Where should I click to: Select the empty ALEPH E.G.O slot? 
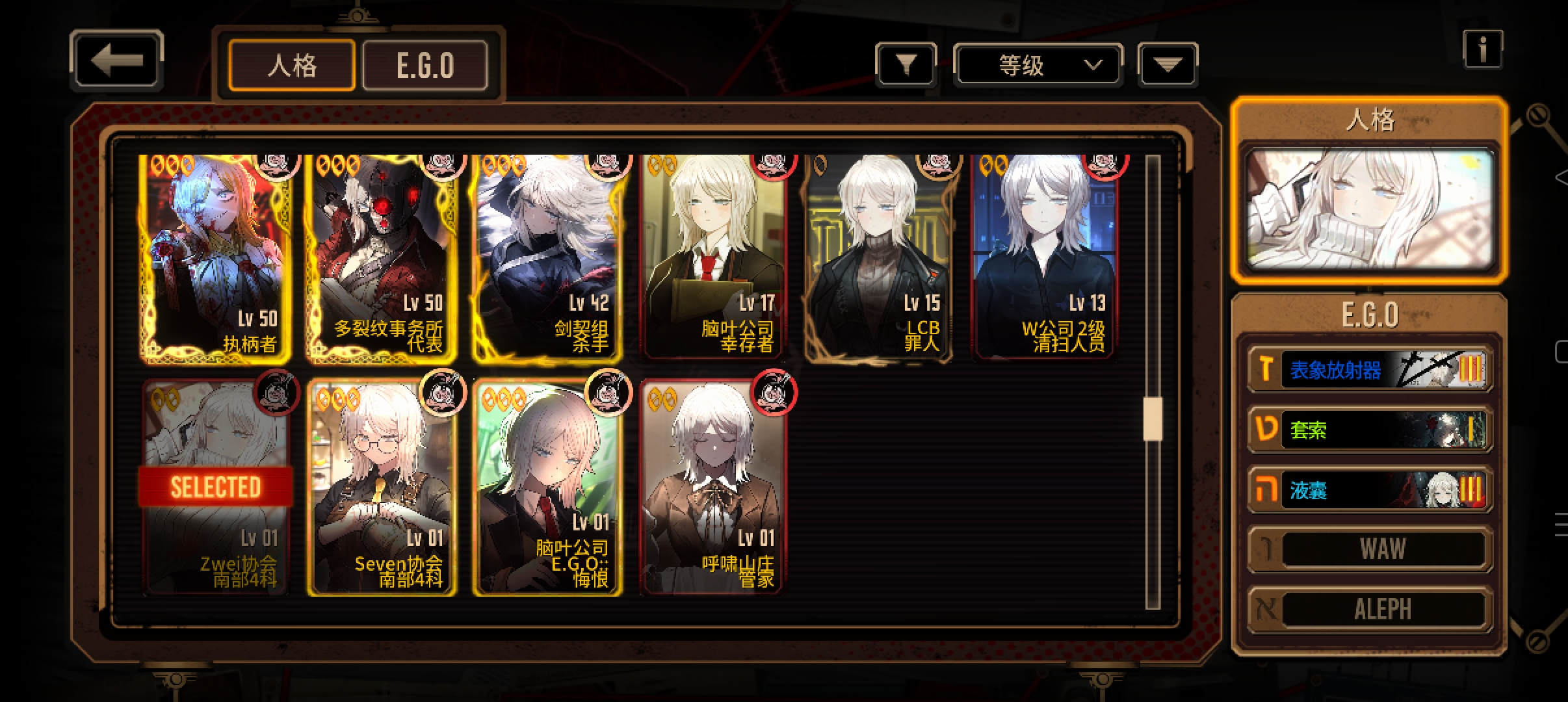click(x=1370, y=609)
